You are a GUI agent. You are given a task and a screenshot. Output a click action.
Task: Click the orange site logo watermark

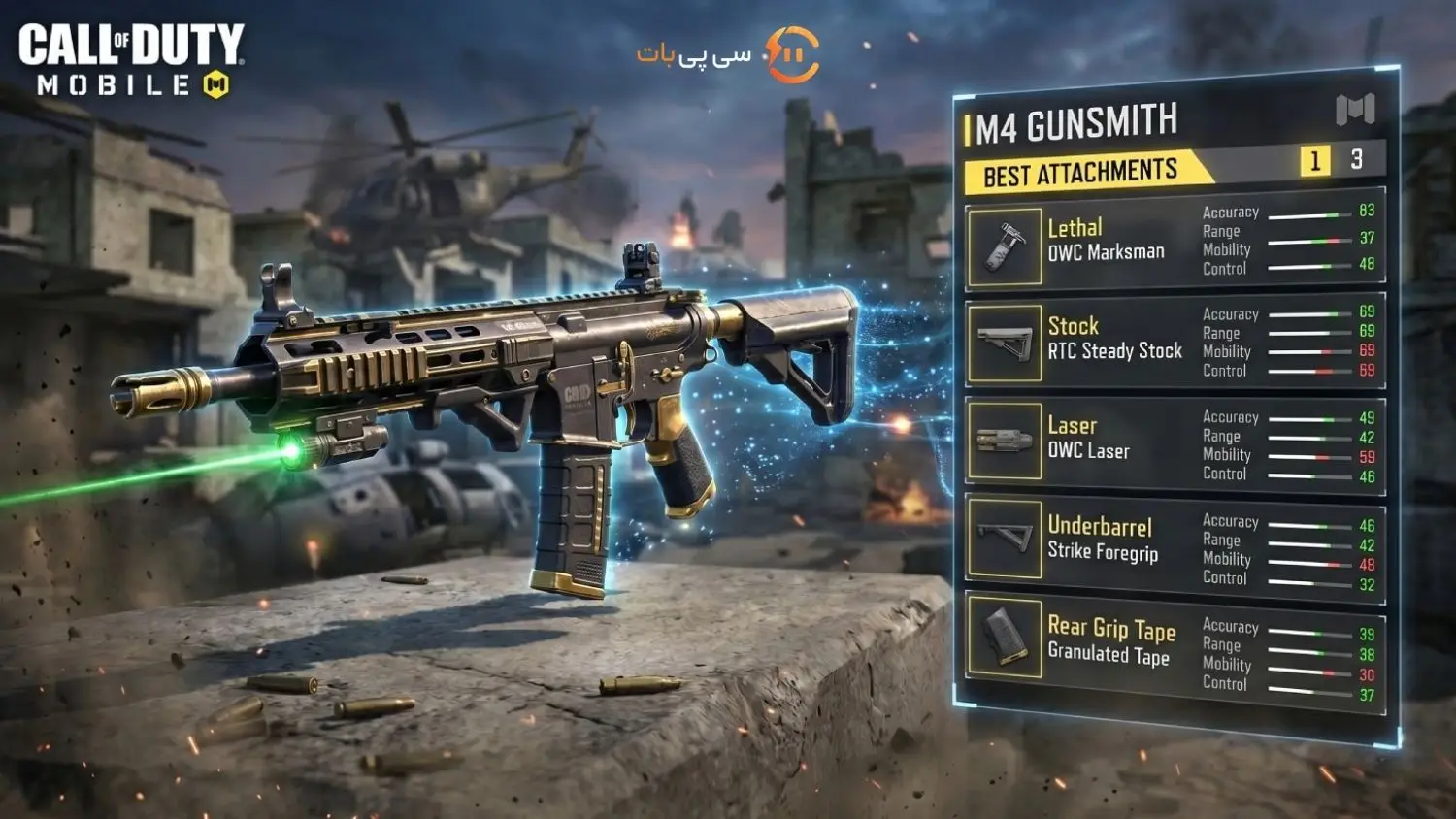tap(792, 54)
